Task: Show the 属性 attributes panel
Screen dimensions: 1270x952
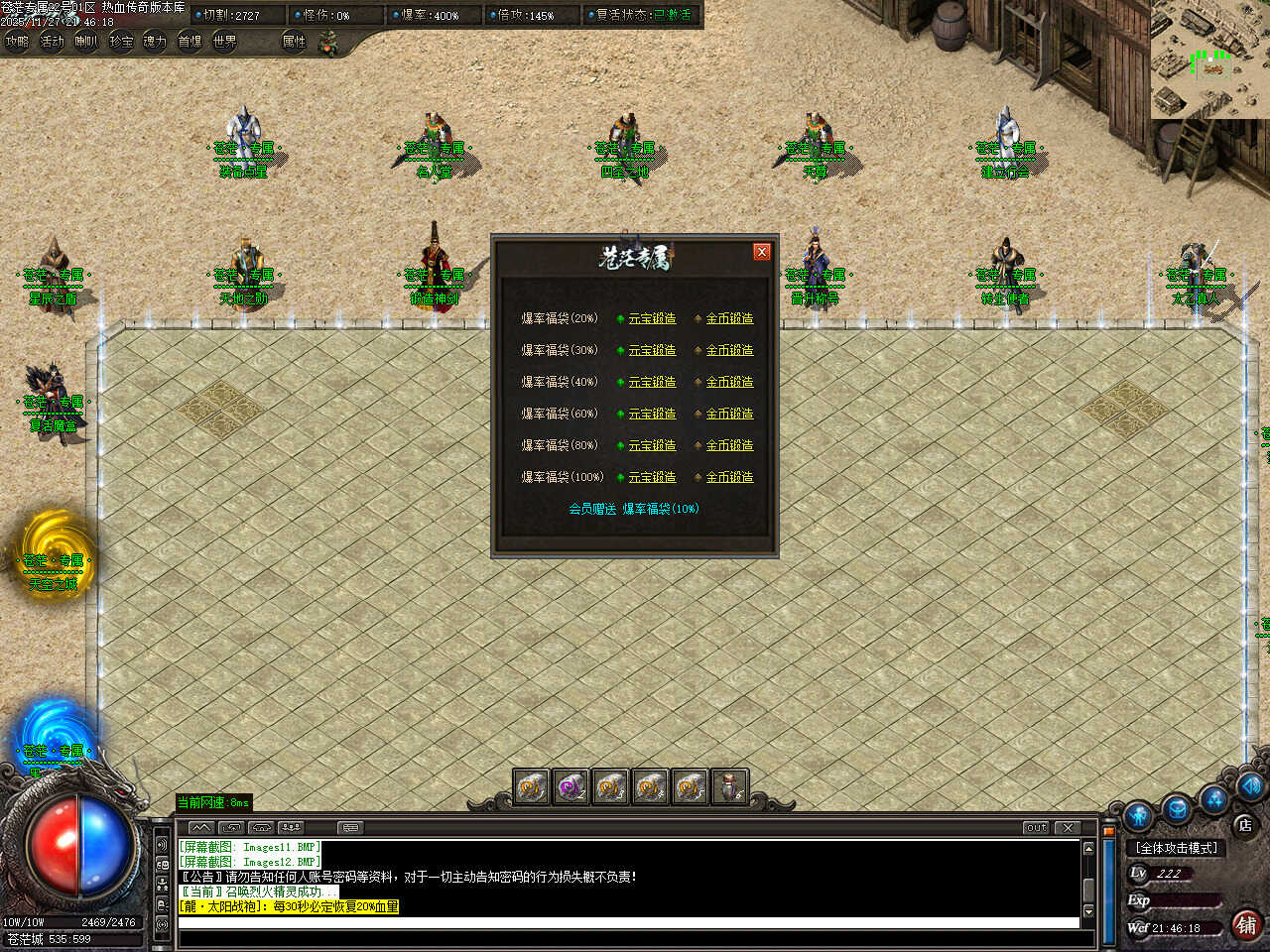Action: pos(294,42)
